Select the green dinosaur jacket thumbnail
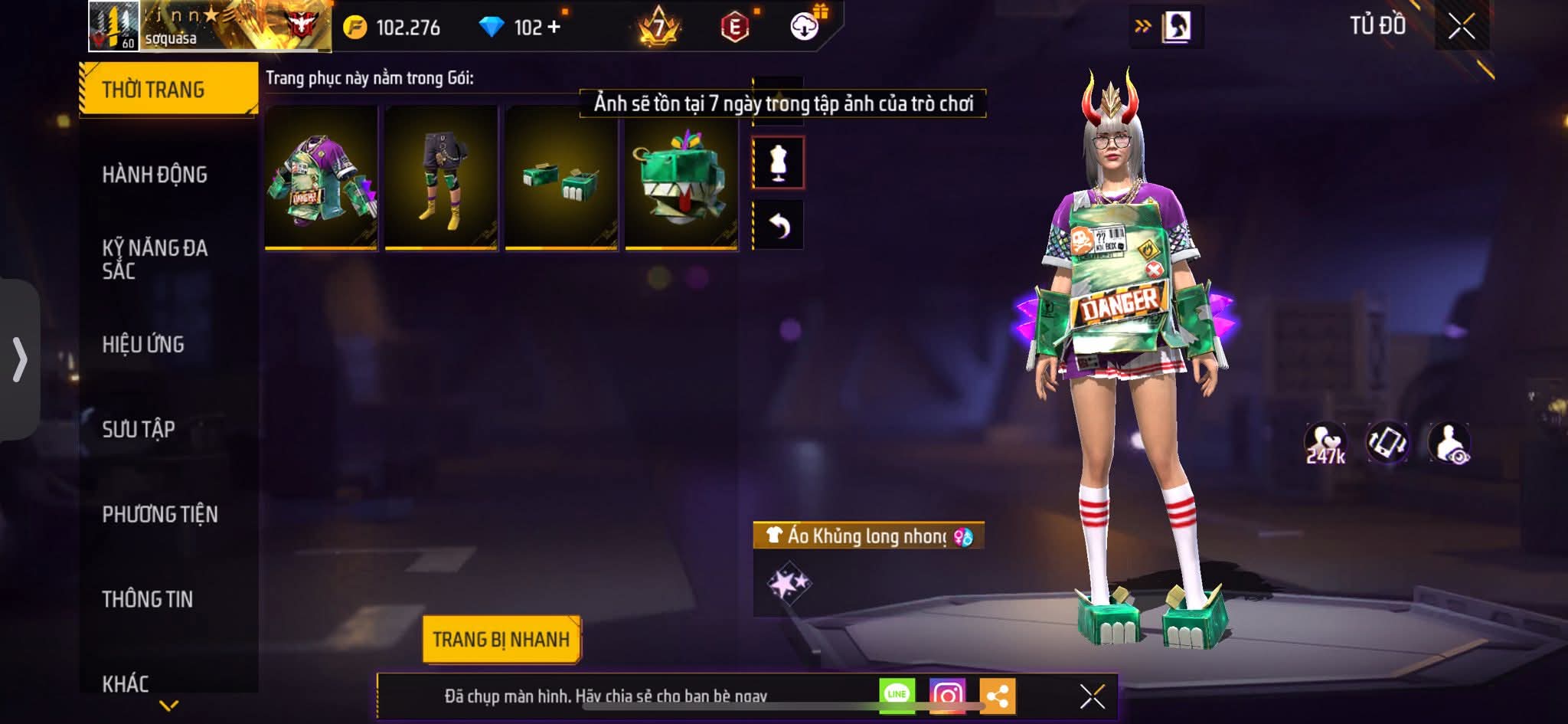 pos(322,178)
